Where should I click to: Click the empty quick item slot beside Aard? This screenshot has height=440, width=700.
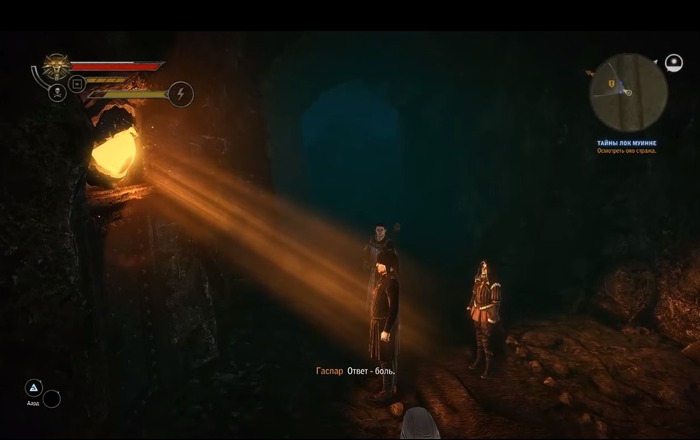tap(52, 398)
